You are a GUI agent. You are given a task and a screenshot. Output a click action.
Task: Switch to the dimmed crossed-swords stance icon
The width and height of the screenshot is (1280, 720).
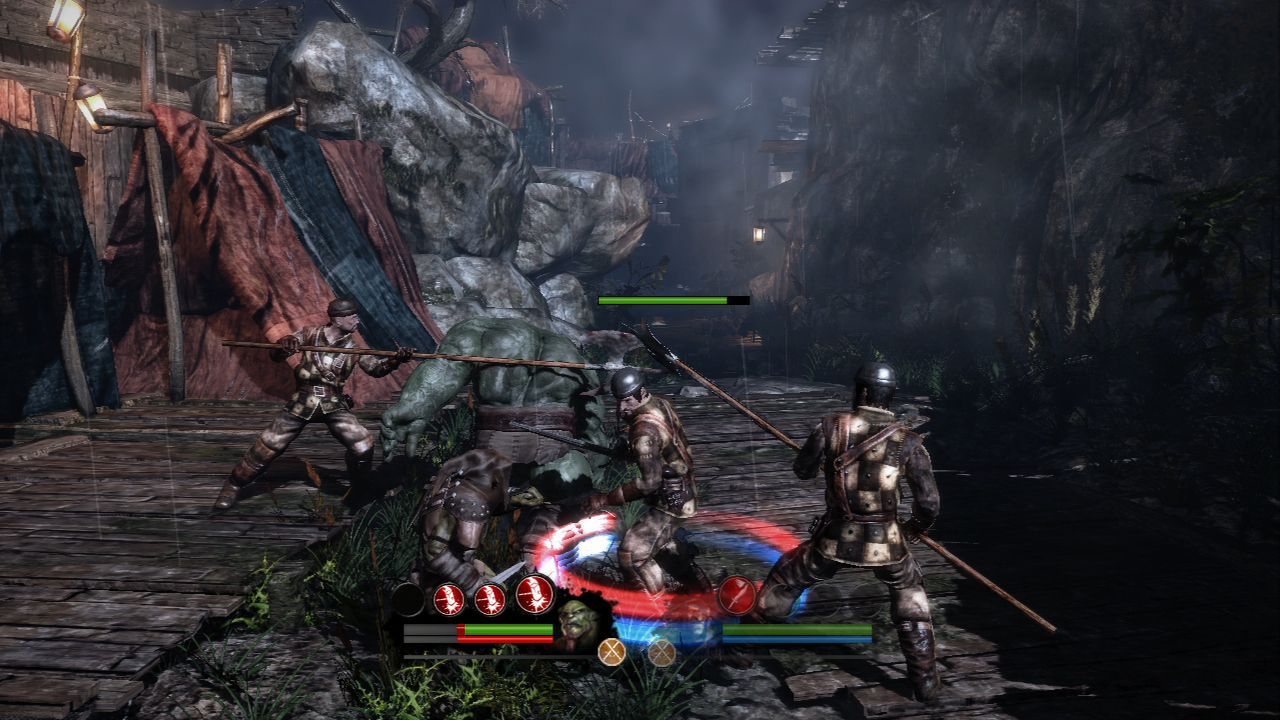[x=661, y=652]
